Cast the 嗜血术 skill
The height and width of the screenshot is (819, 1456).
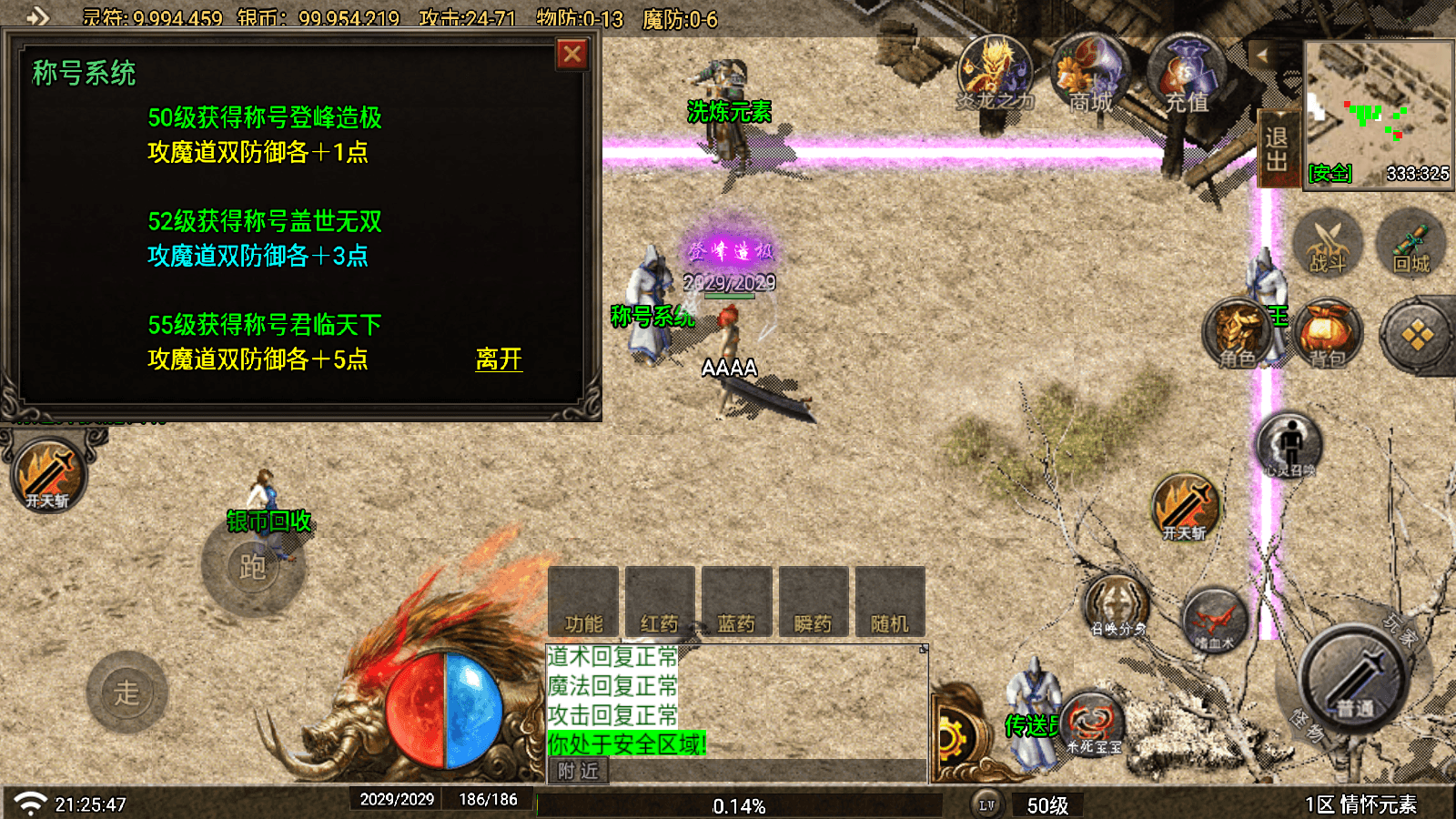coord(1215,621)
